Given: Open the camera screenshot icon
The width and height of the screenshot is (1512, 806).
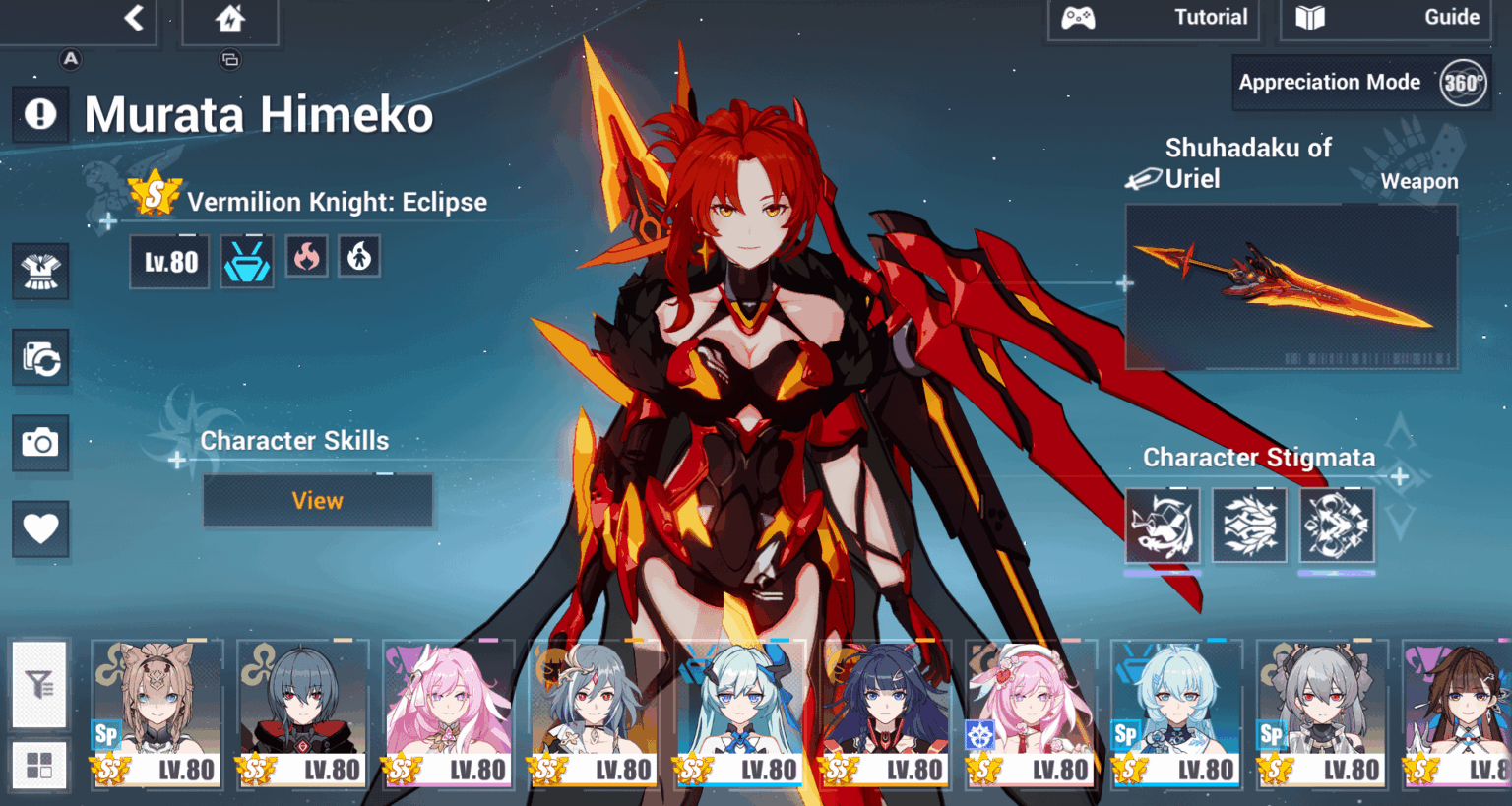Looking at the screenshot, I should click(40, 443).
